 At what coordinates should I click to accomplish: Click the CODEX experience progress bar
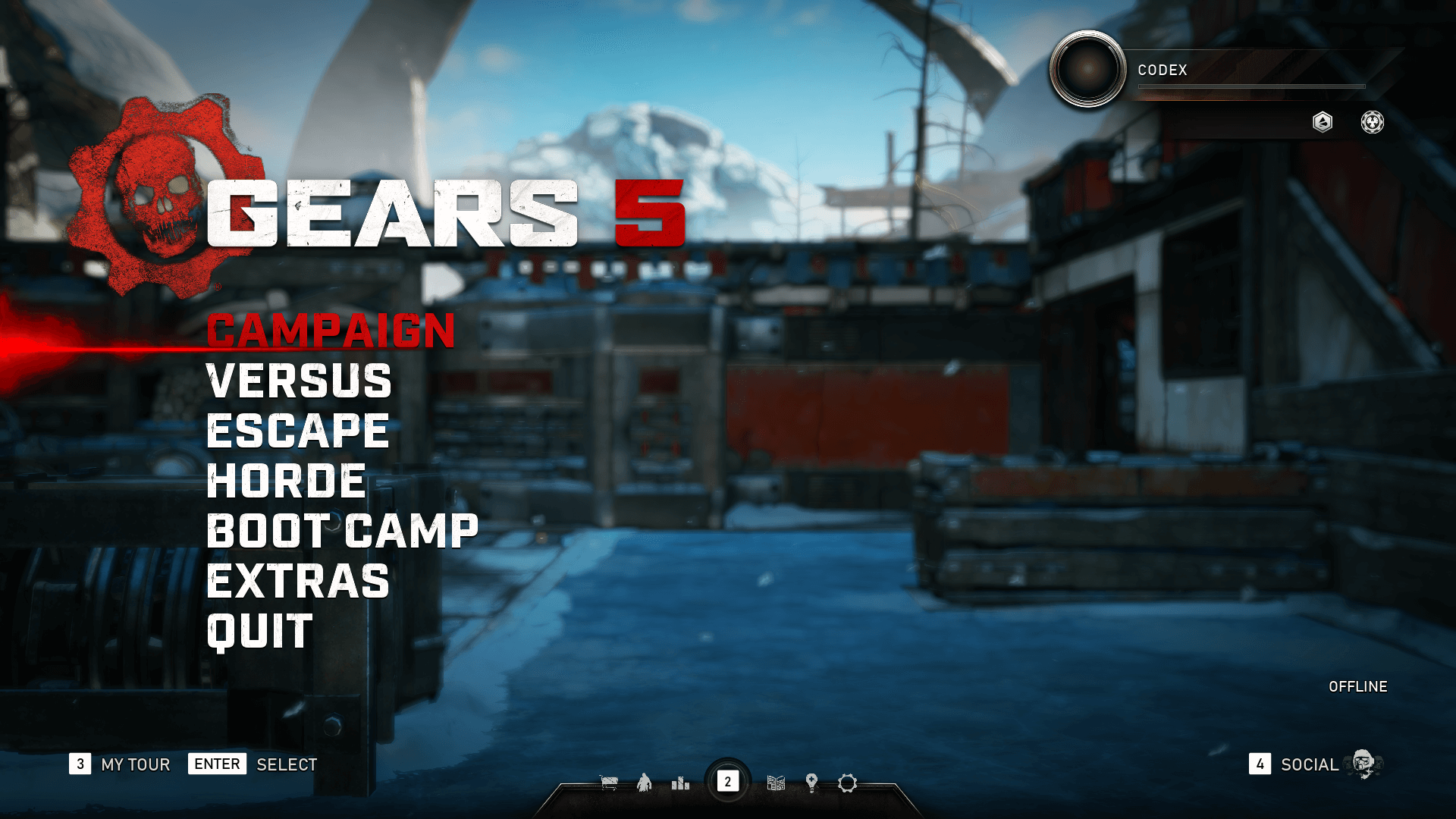point(1250,86)
